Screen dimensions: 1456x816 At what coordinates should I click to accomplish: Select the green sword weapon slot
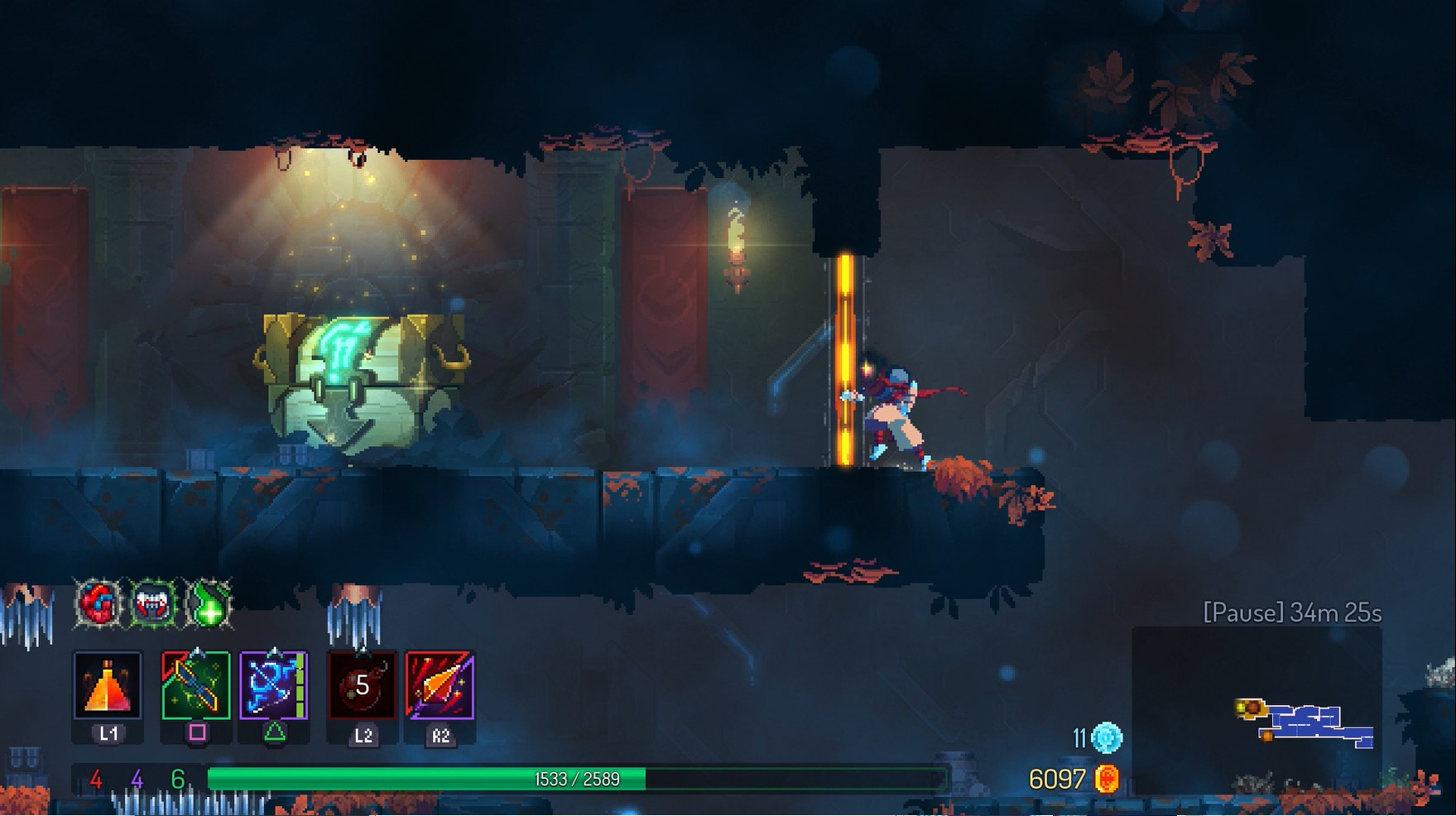[x=195, y=685]
